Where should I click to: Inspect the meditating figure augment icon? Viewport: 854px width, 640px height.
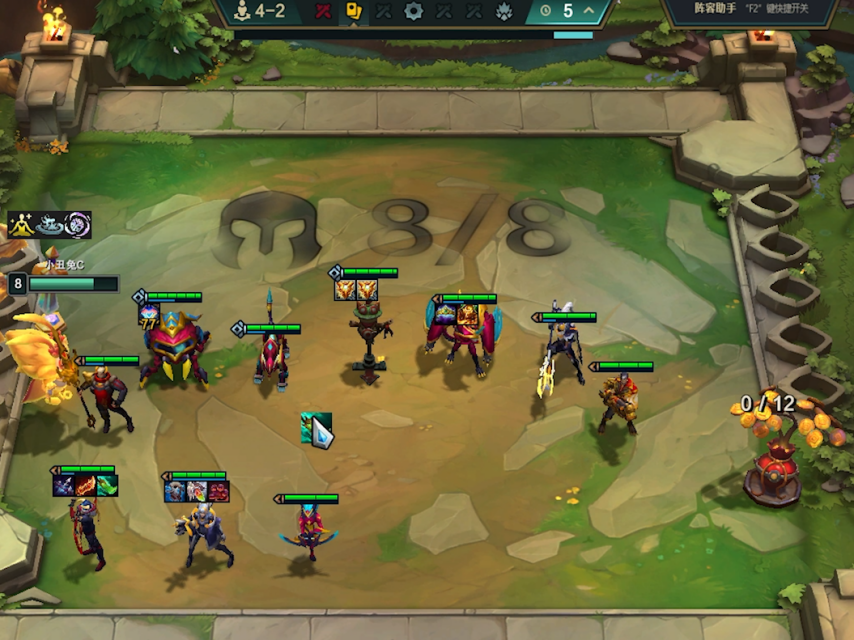pos(21,225)
